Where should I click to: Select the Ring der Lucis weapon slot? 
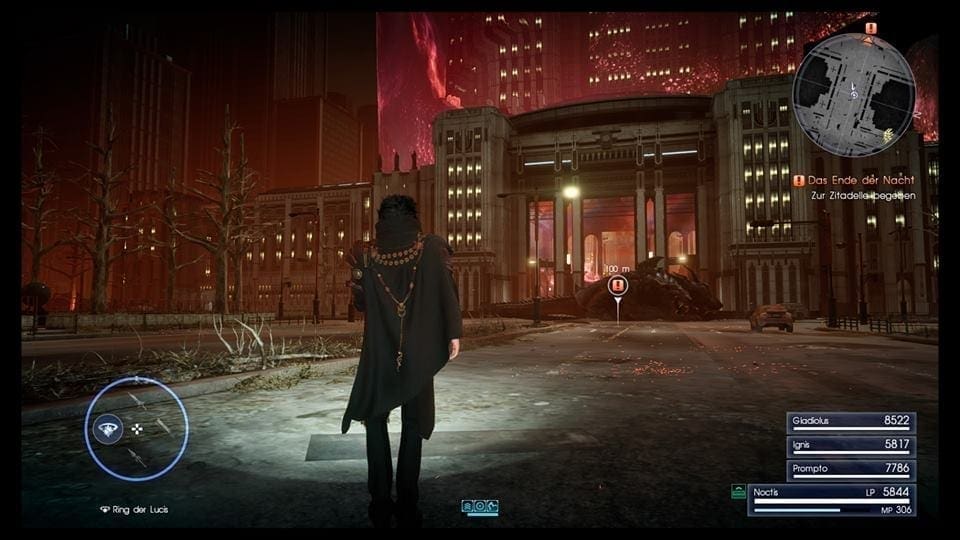coord(107,429)
